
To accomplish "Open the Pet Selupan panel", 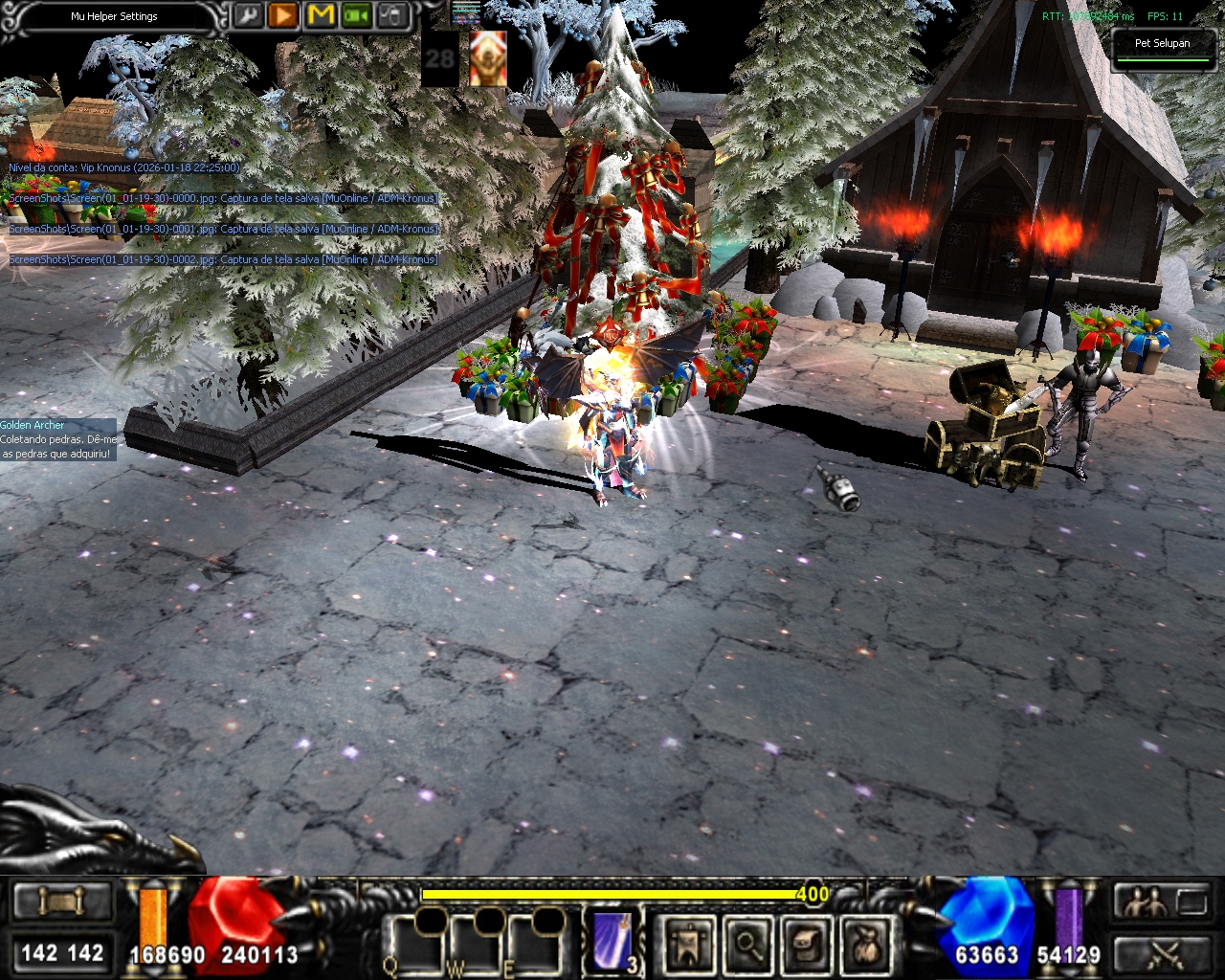I will (x=1162, y=46).
